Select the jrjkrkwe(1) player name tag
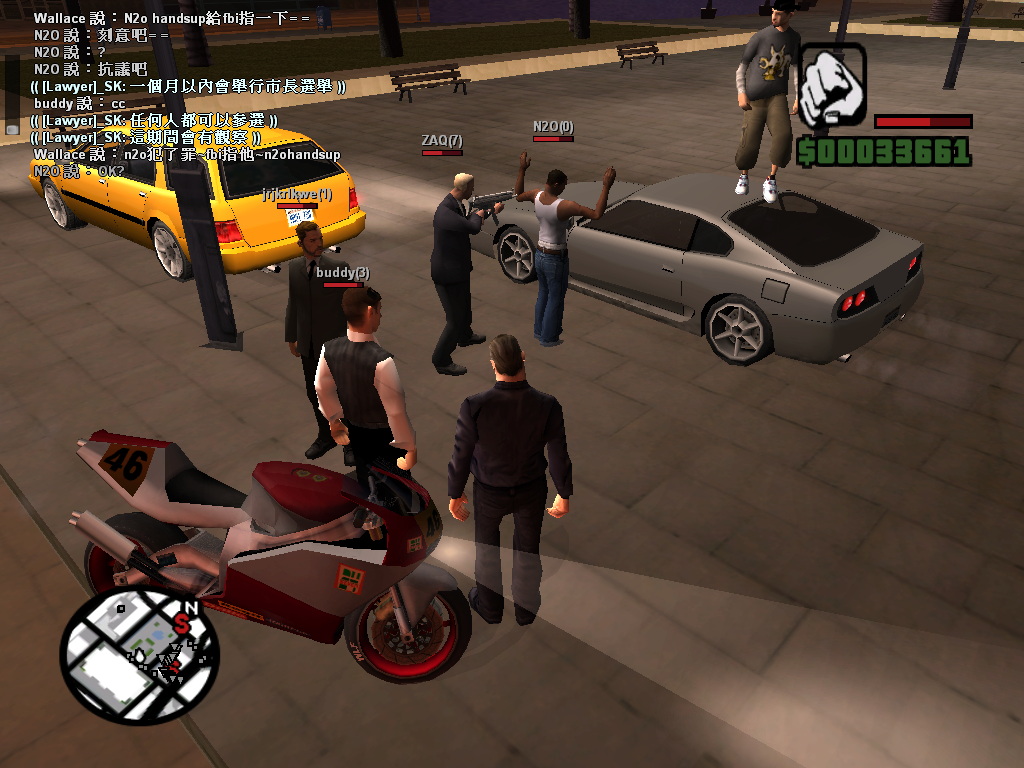This screenshot has height=768, width=1024. [x=297, y=193]
